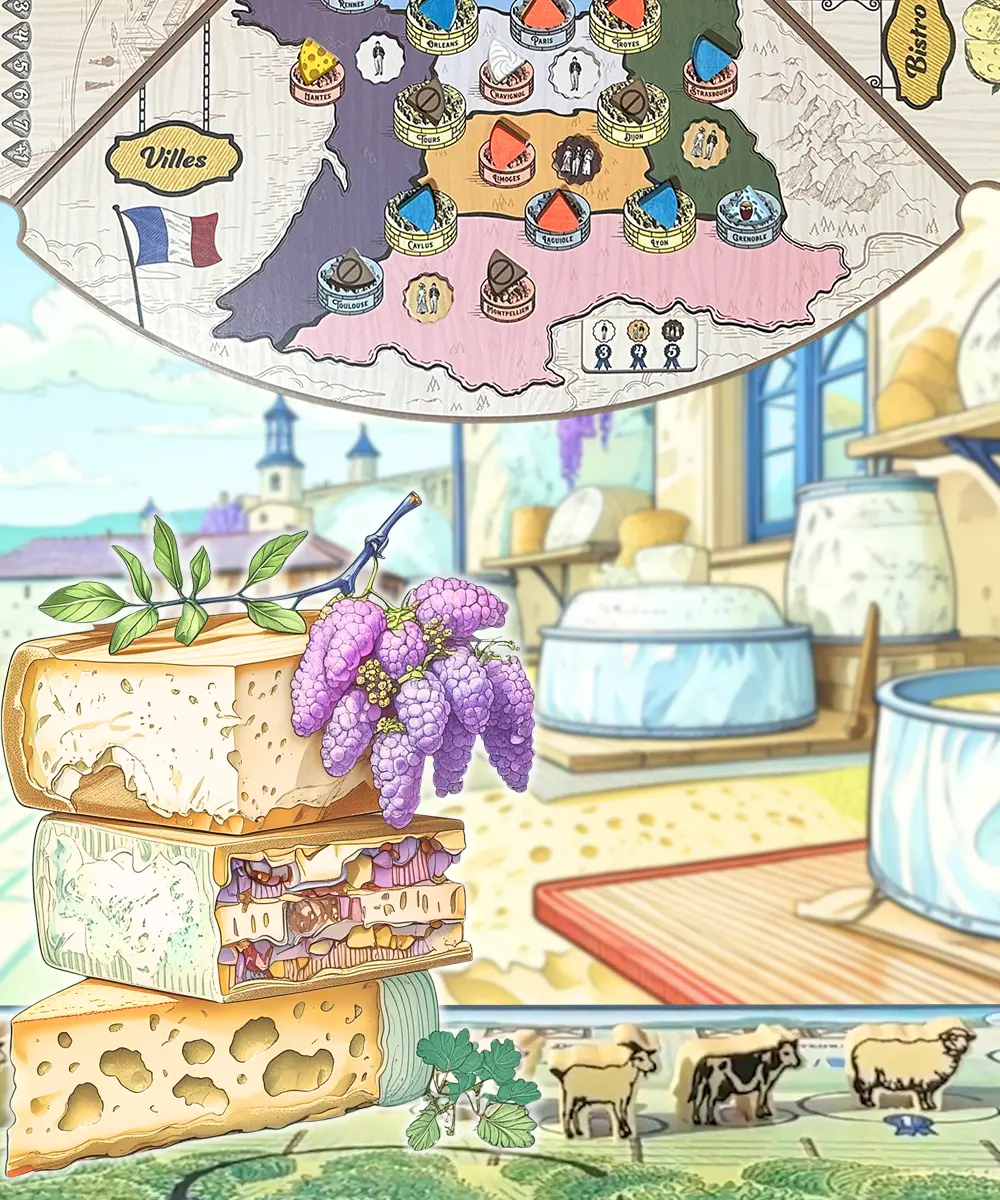Select the Strasbourg city space

(710, 67)
